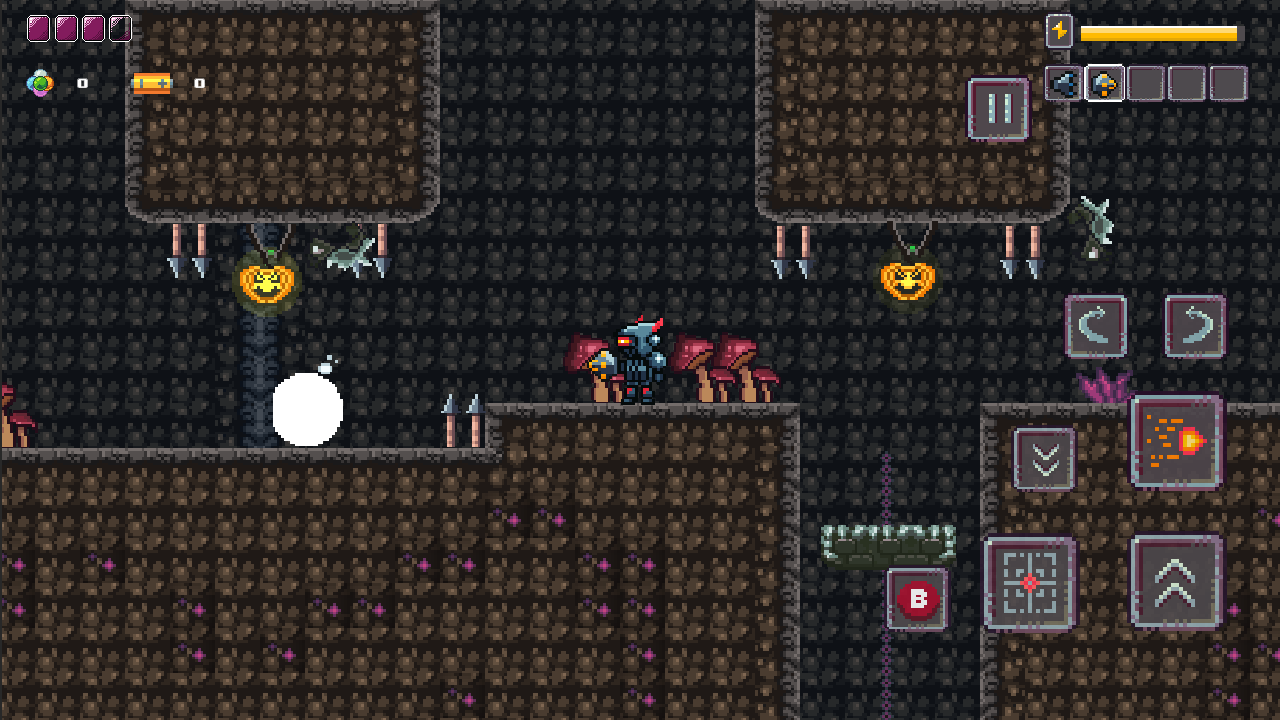The width and height of the screenshot is (1280, 720).
Task: Click the lightning bolt energy icon
Action: tap(1060, 31)
